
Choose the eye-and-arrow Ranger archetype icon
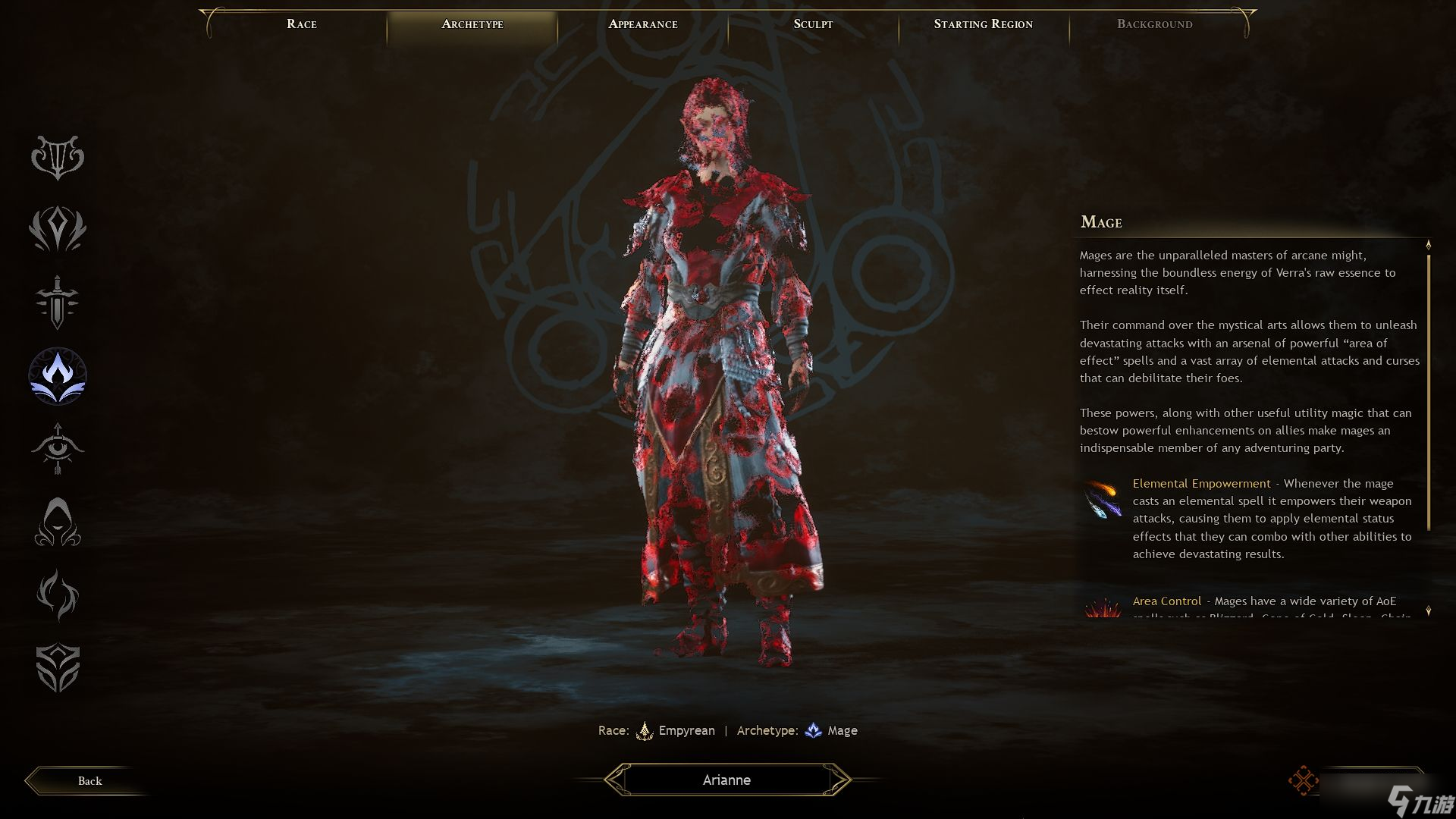[x=58, y=448]
